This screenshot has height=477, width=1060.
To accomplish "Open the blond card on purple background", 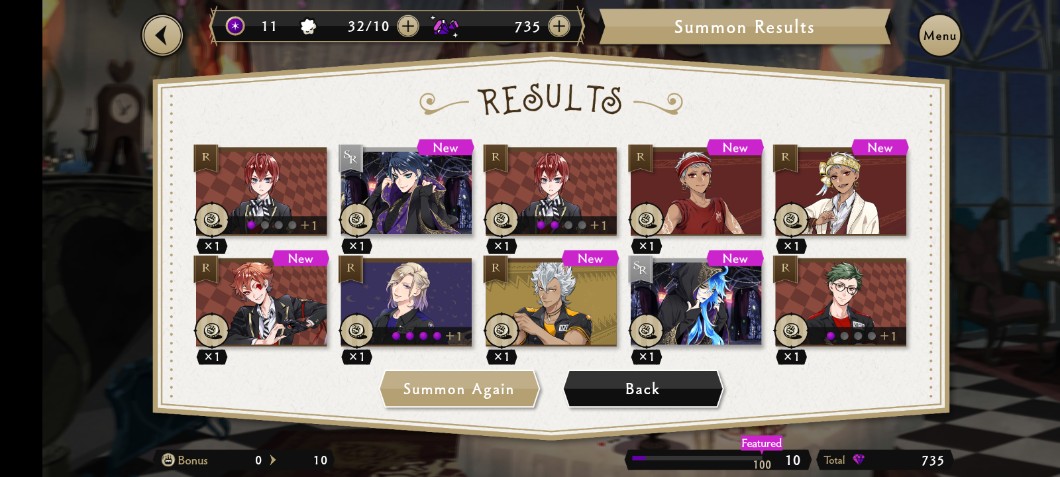I will pos(406,302).
